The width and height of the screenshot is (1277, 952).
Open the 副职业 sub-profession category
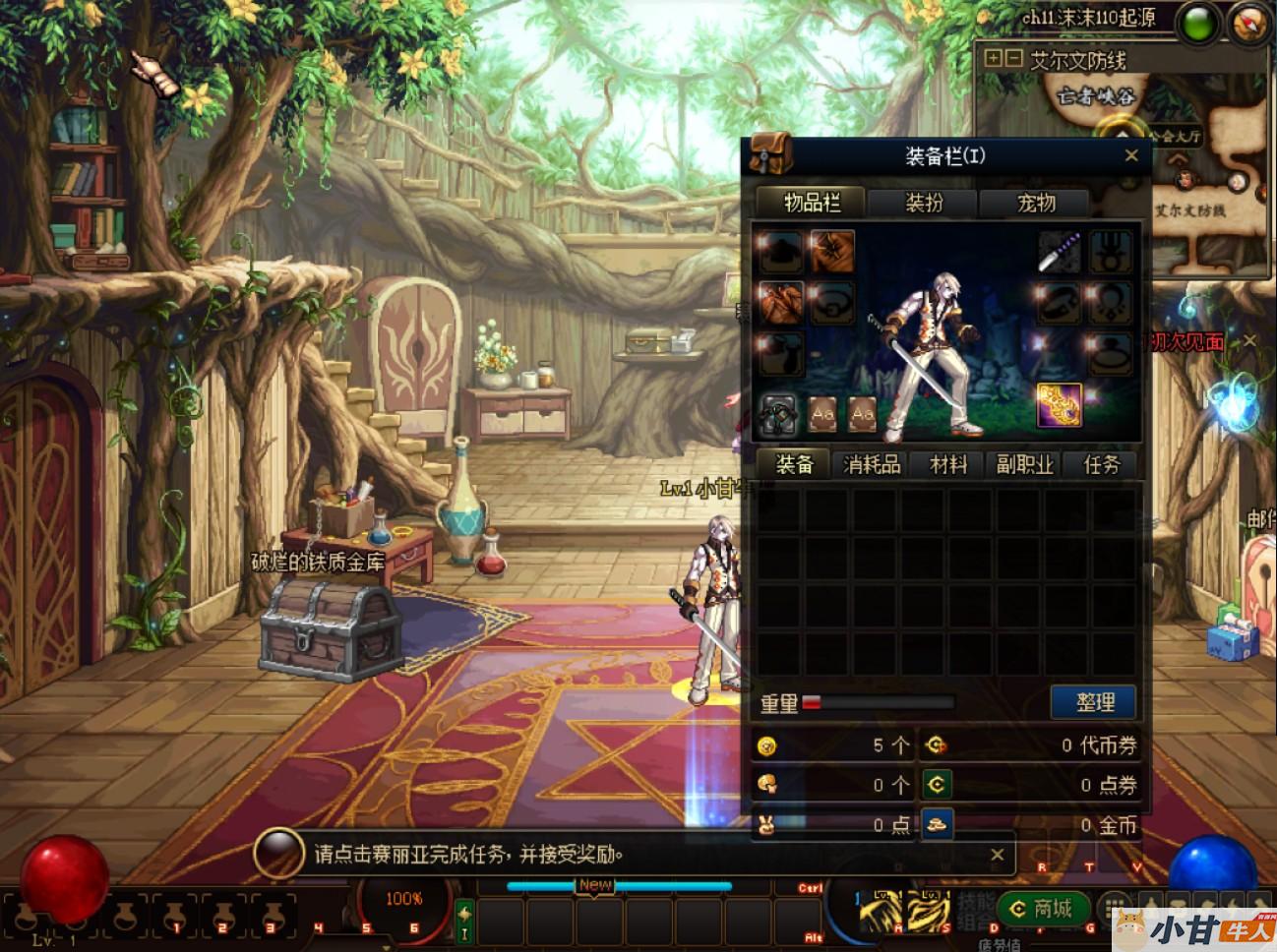[1025, 464]
